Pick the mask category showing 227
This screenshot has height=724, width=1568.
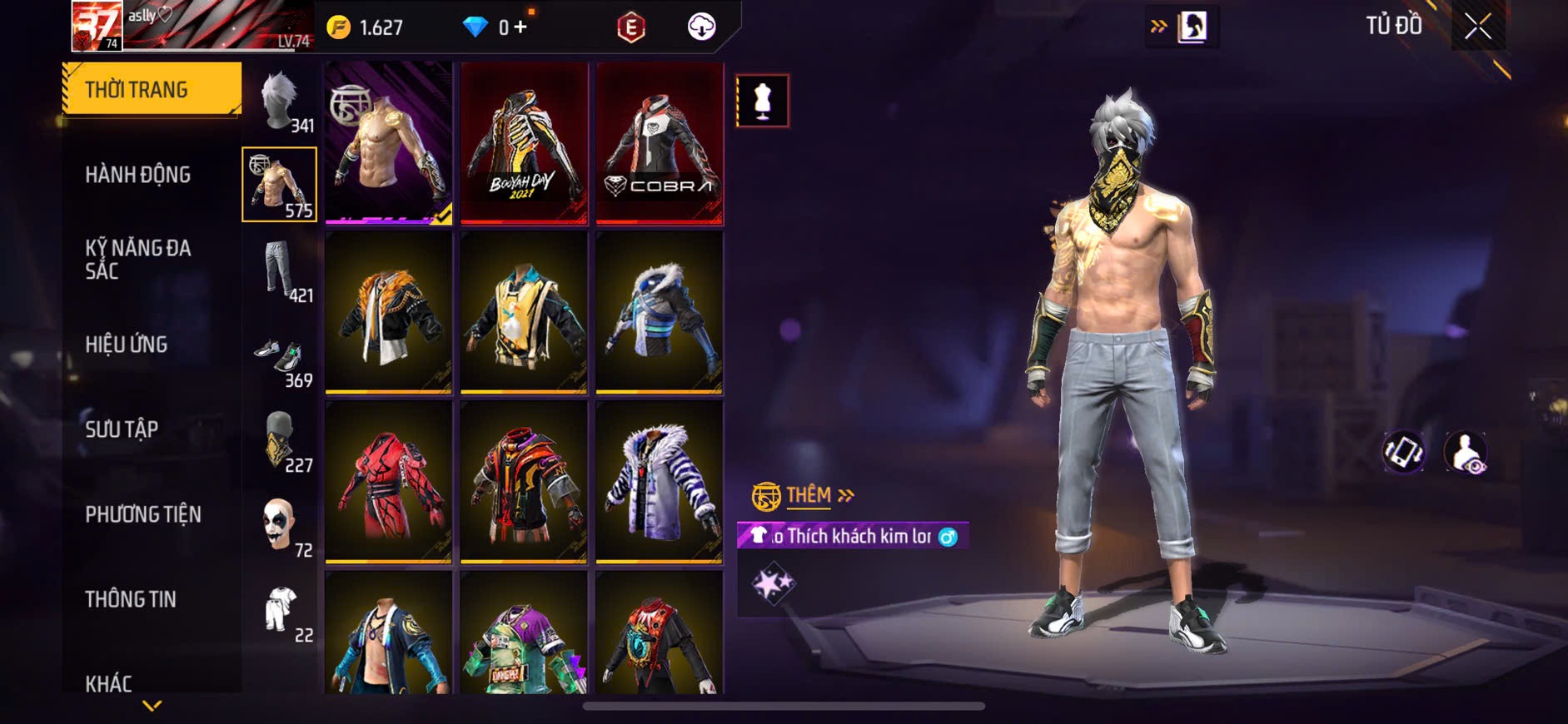[281, 441]
